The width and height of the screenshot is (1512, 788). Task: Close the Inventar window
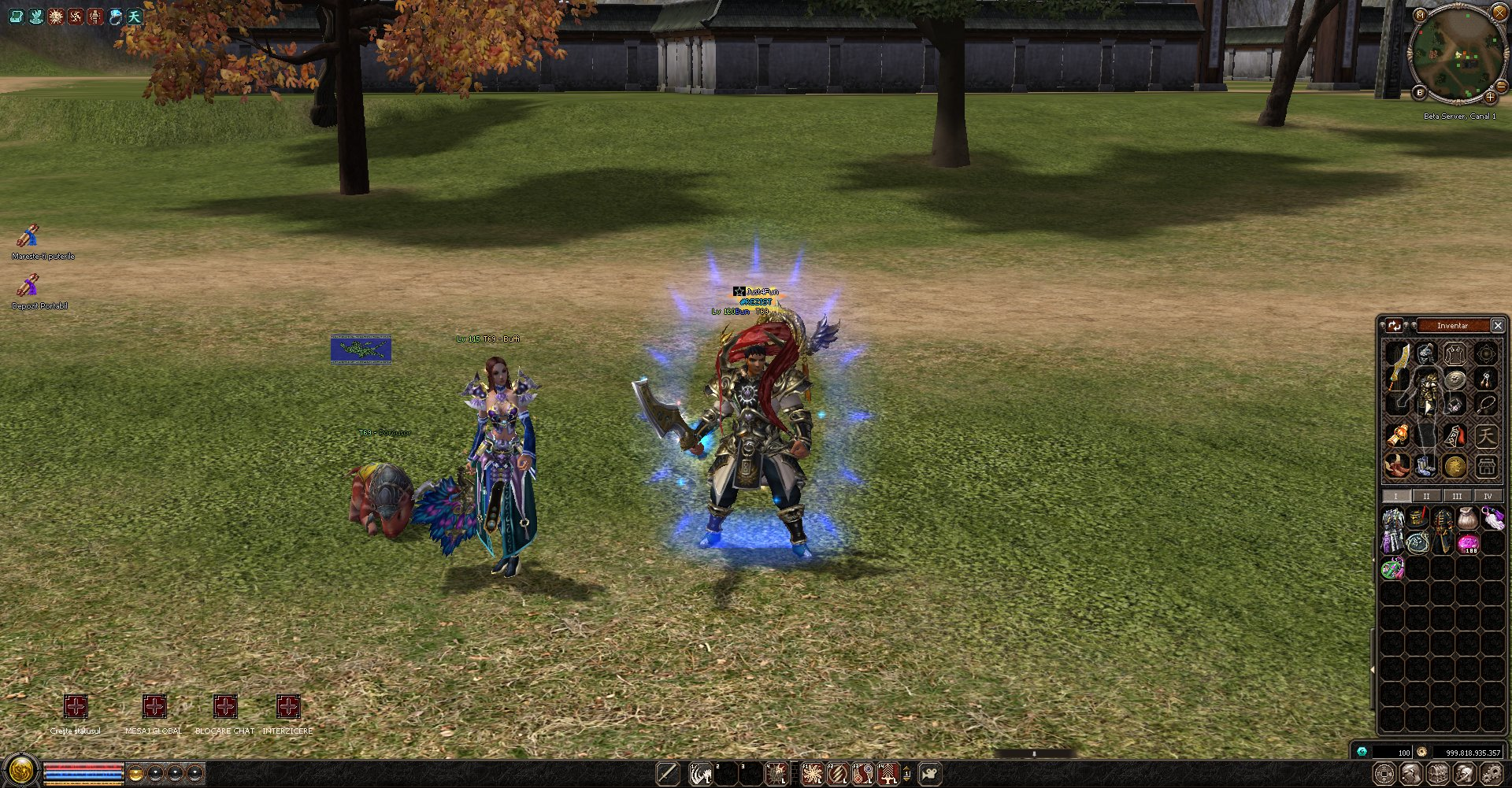1498,325
